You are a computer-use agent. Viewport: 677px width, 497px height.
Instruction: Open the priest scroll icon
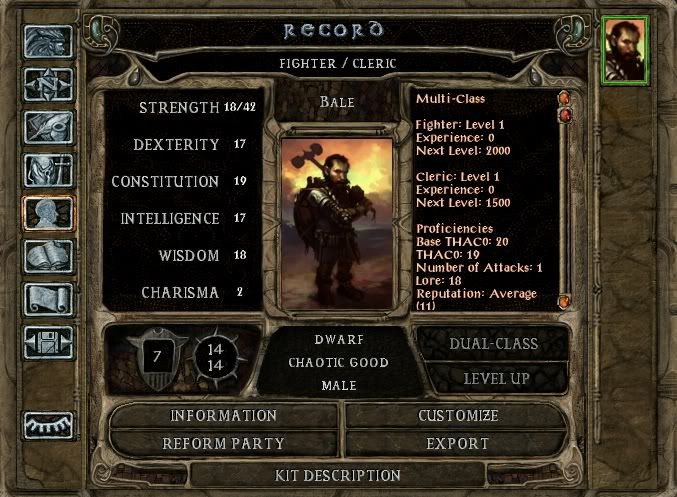point(48,301)
